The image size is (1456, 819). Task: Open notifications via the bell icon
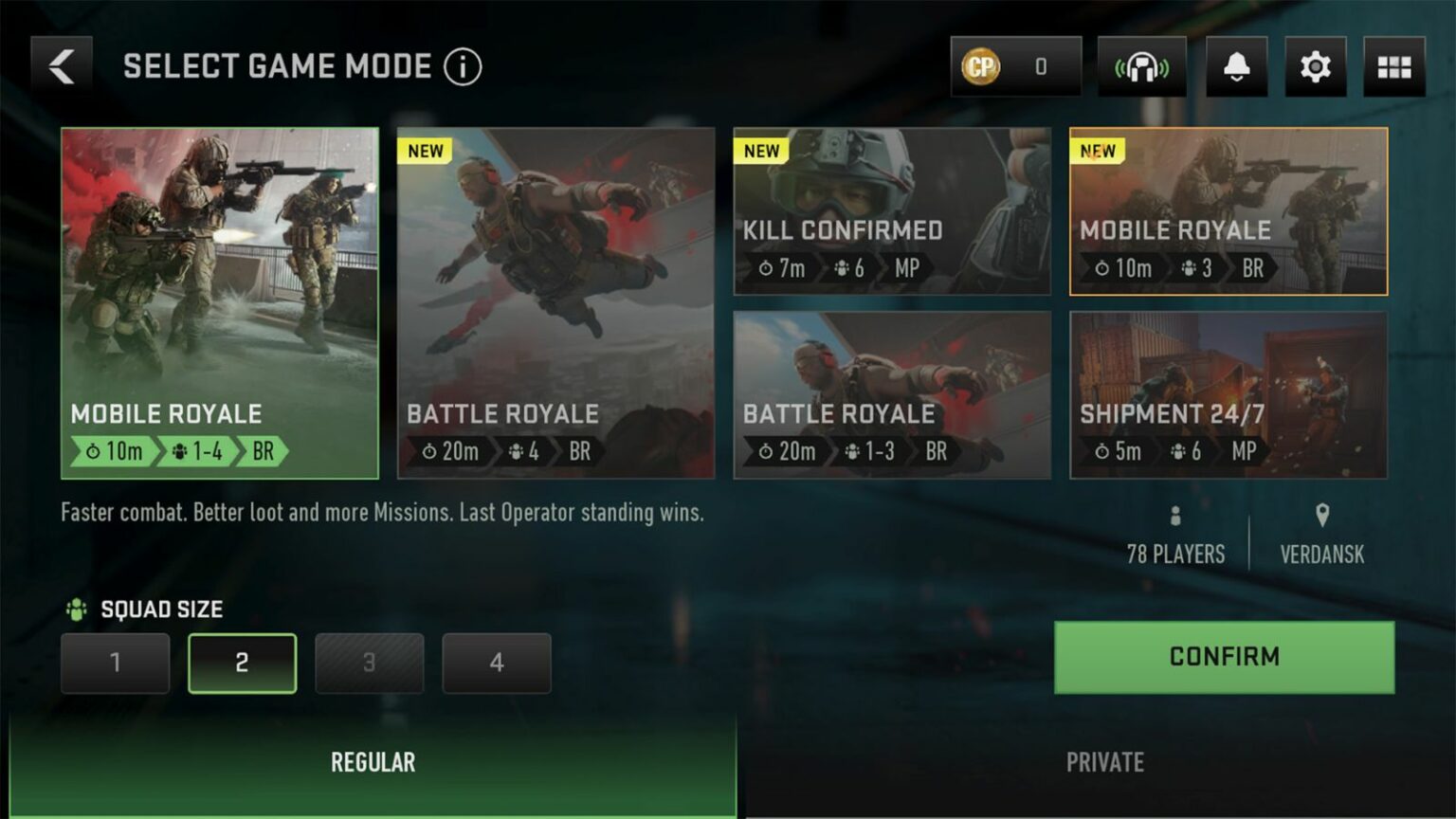click(x=1236, y=65)
